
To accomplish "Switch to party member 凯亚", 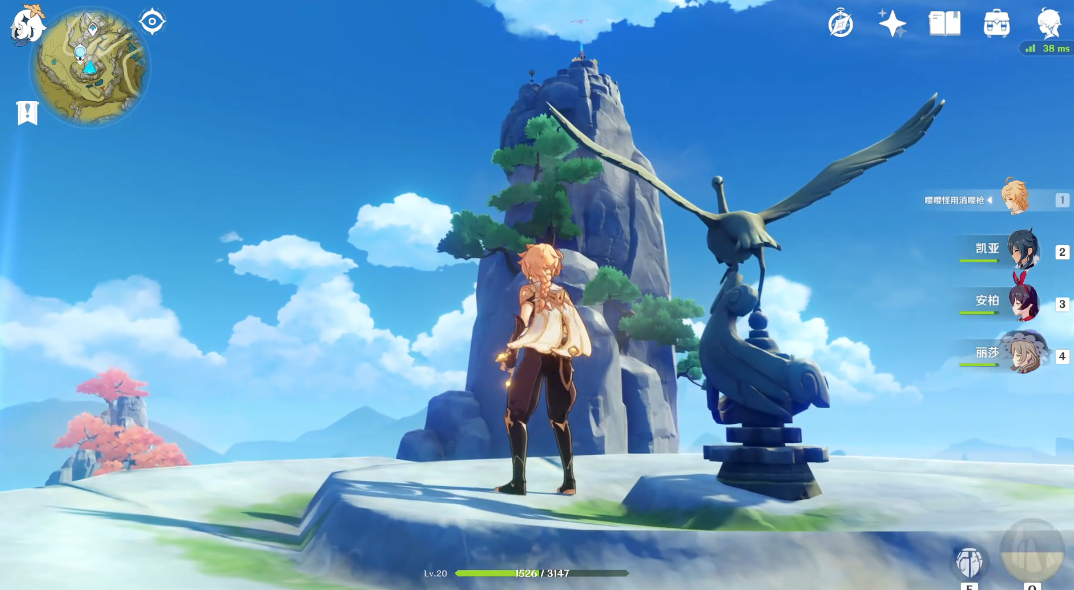I will [1022, 251].
